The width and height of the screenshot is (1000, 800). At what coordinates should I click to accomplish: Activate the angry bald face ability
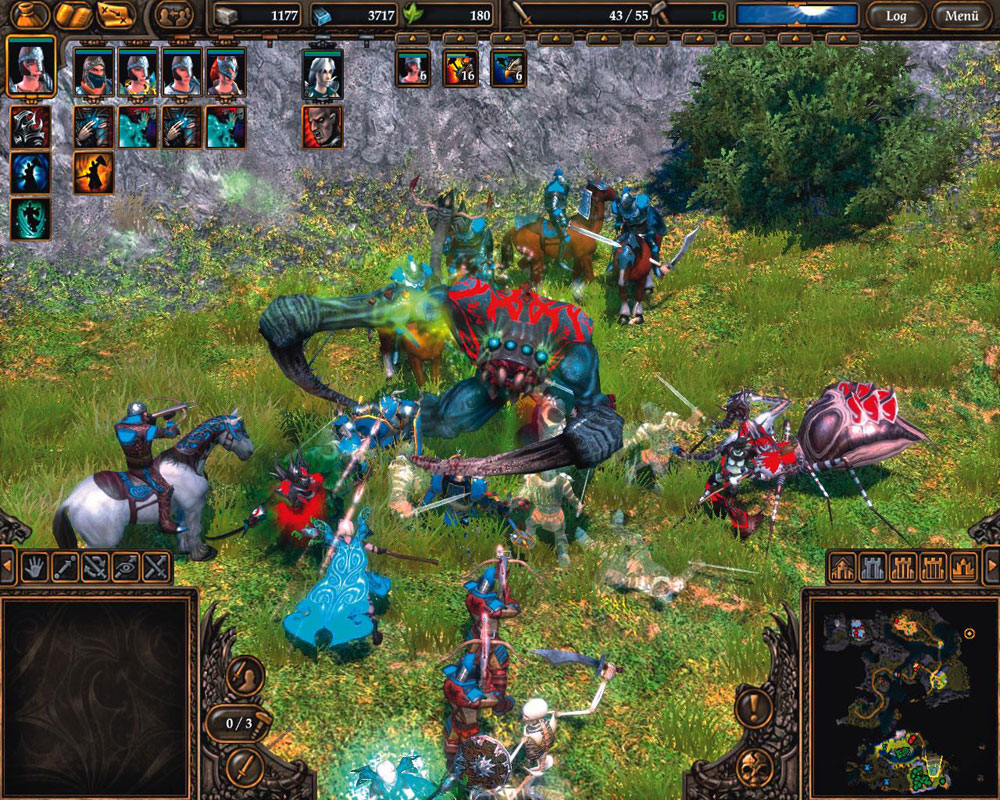(x=322, y=127)
